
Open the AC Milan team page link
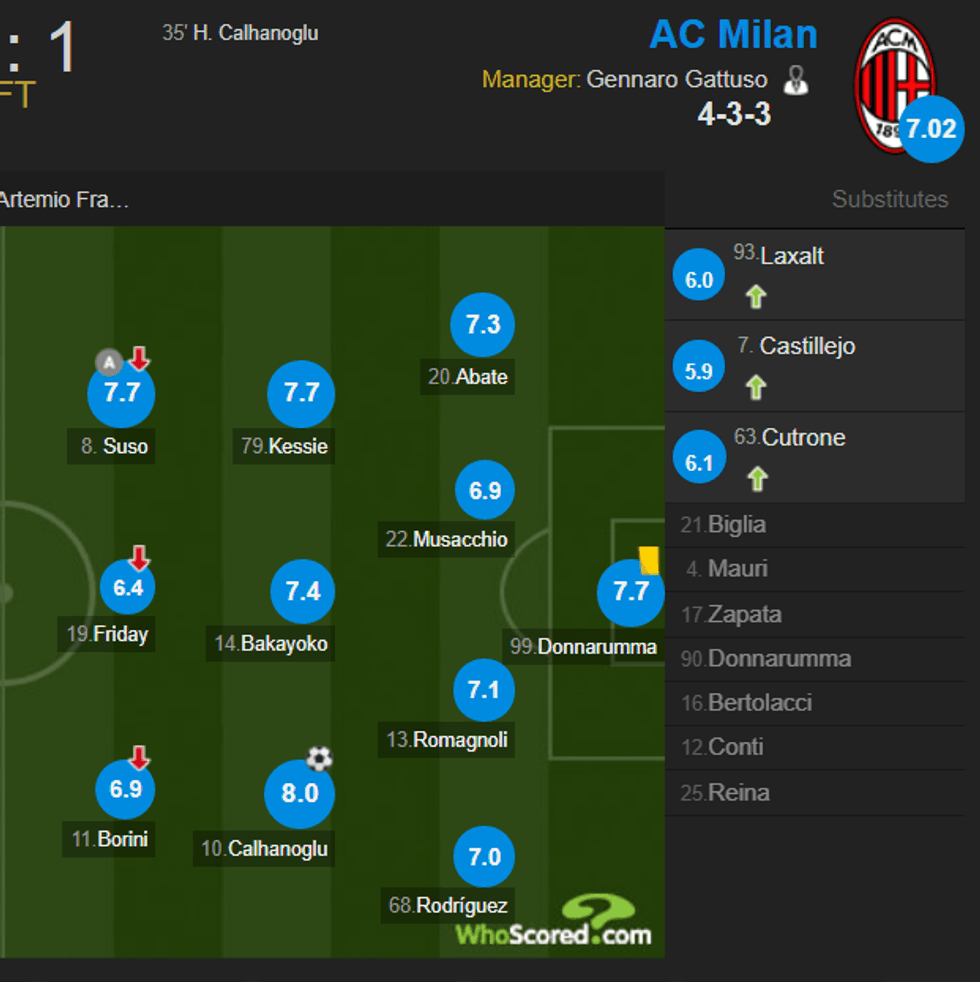tap(733, 35)
